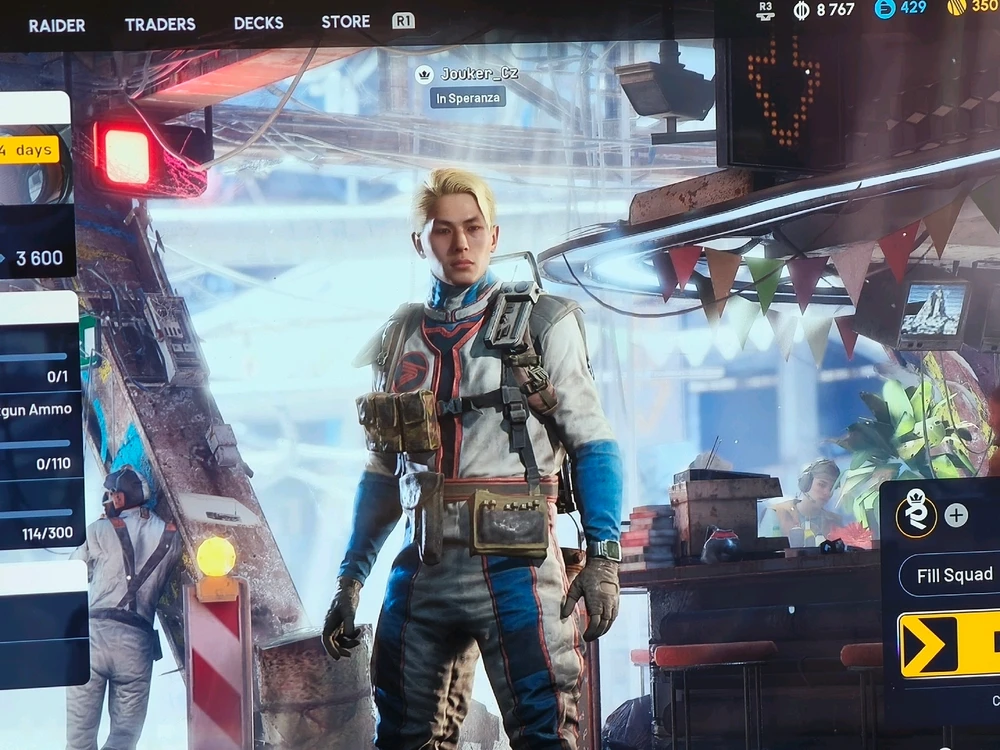The width and height of the screenshot is (1000, 750).
Task: Open the blue currency balance showing 429
Action: [901, 8]
